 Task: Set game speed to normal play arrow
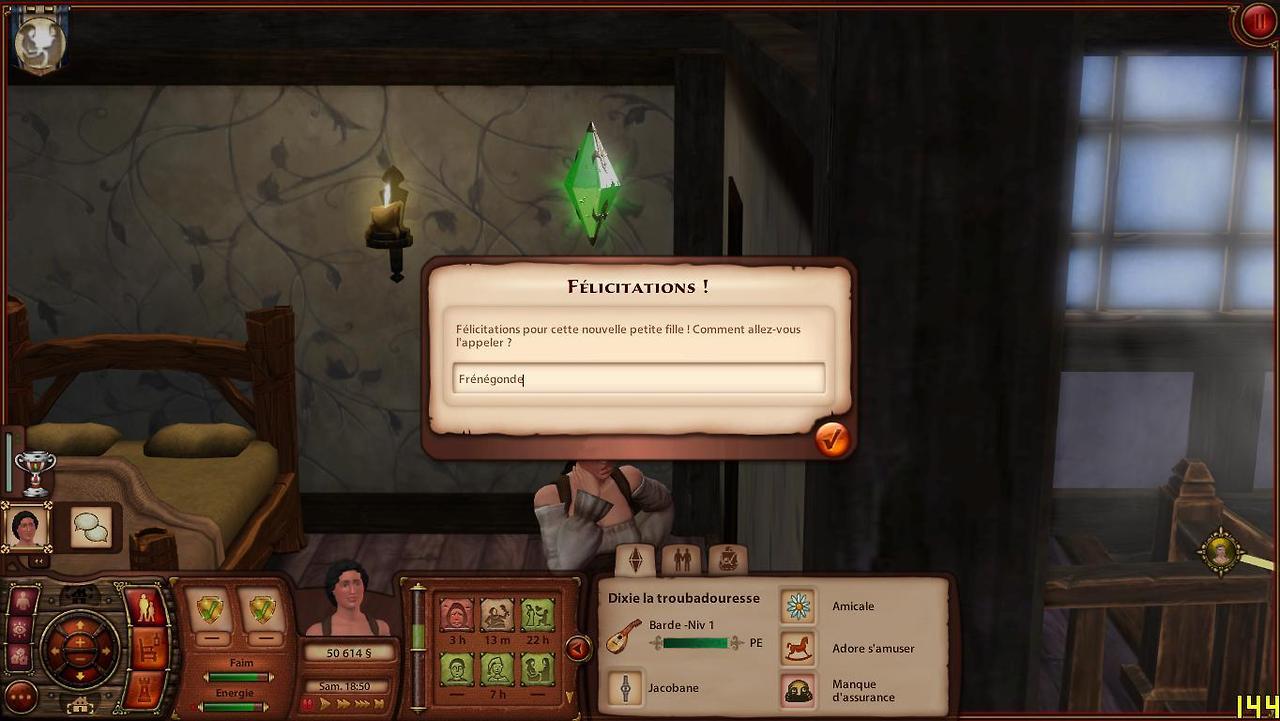[x=326, y=704]
